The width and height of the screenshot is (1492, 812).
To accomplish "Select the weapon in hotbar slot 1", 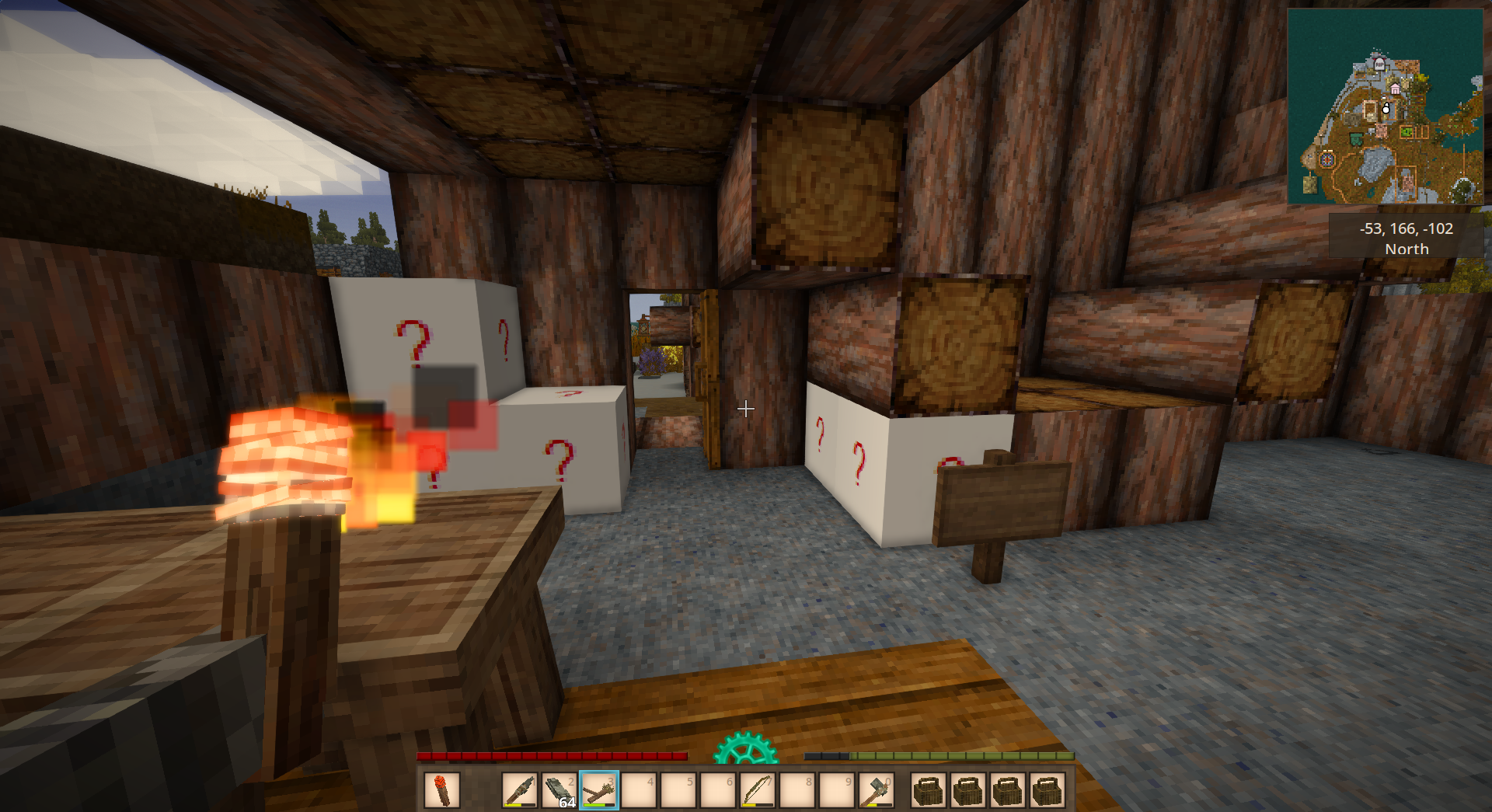I will (520, 791).
